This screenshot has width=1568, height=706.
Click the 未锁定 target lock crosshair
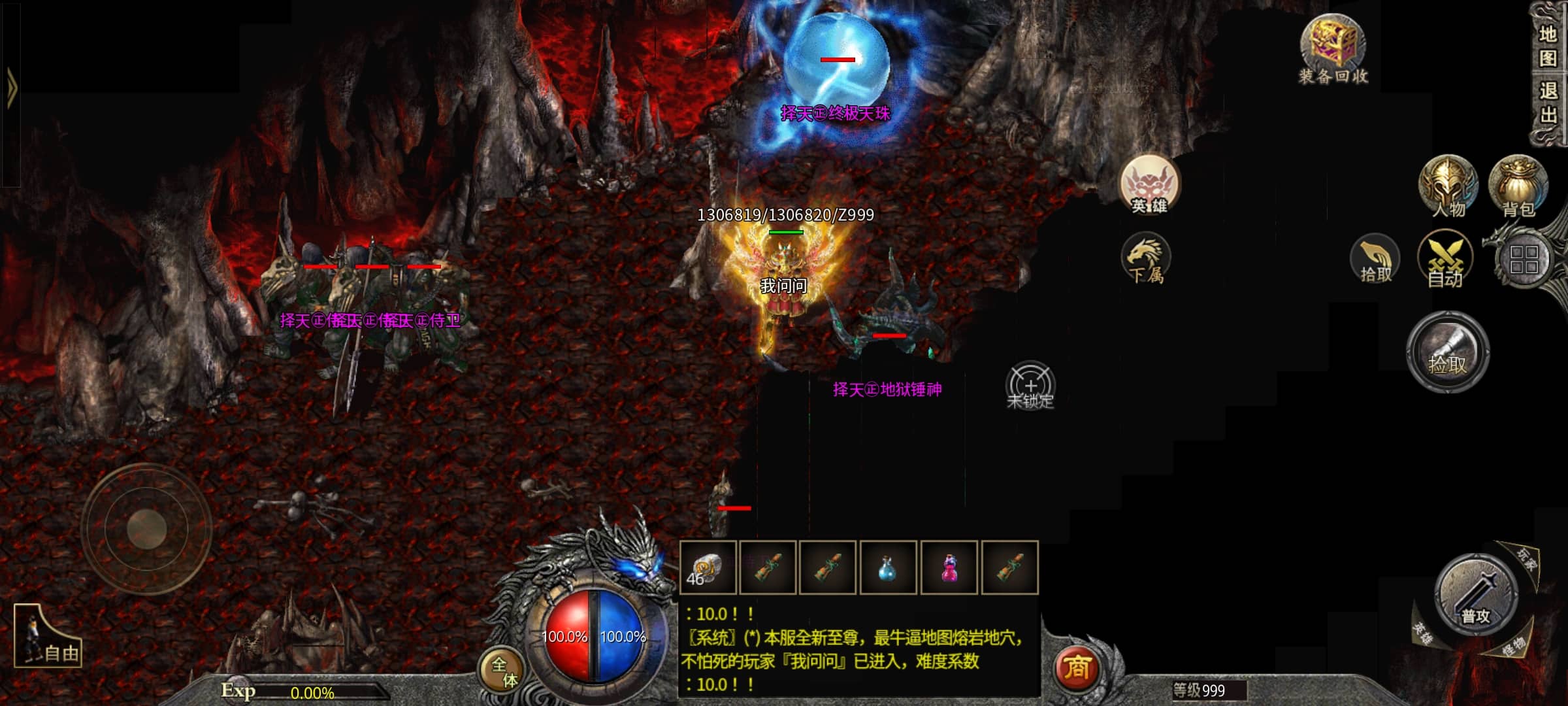click(1030, 386)
